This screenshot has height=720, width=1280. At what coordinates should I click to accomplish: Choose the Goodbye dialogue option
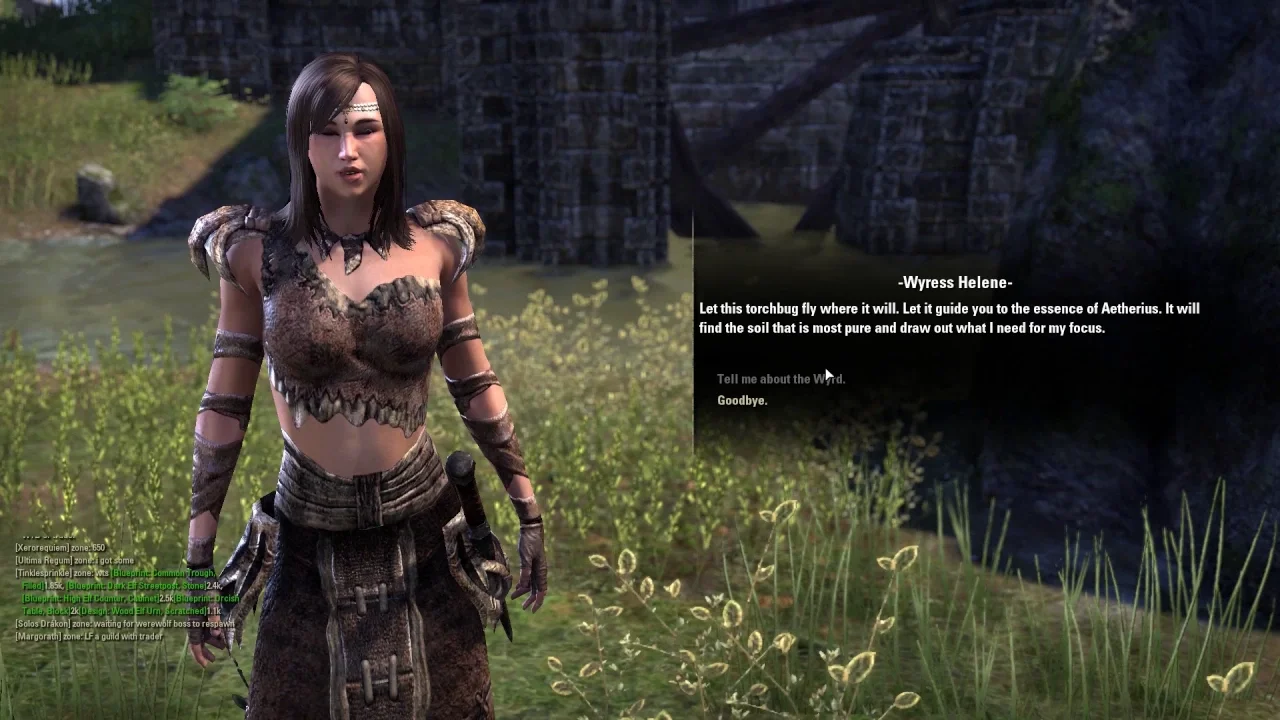click(742, 401)
